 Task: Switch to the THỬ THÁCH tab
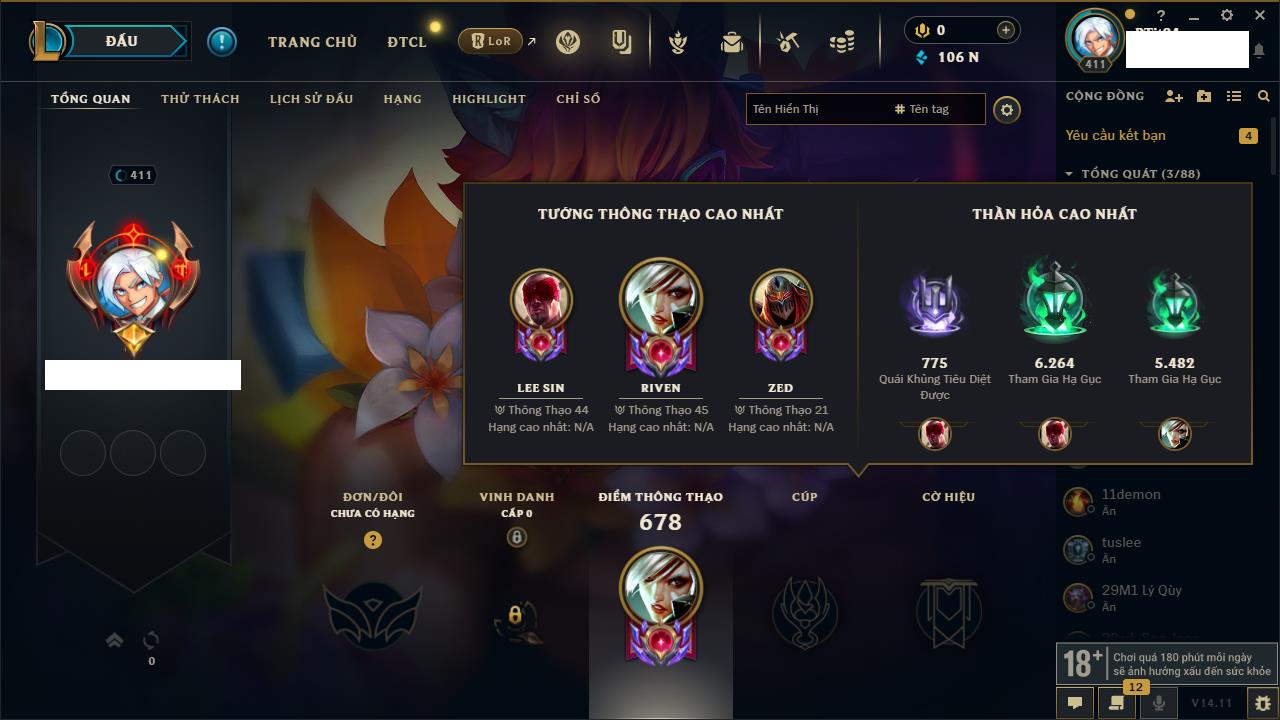(x=200, y=99)
